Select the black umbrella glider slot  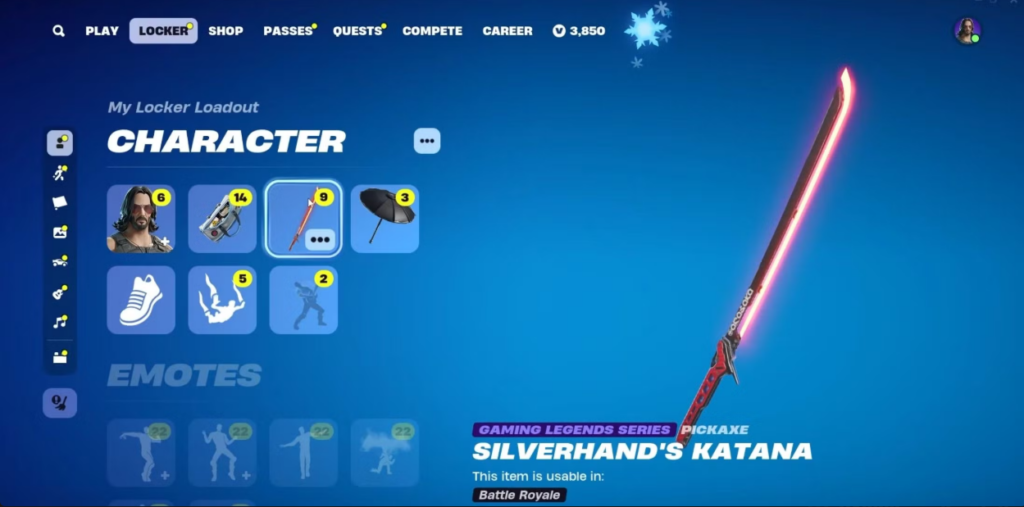pyautogui.click(x=385, y=219)
